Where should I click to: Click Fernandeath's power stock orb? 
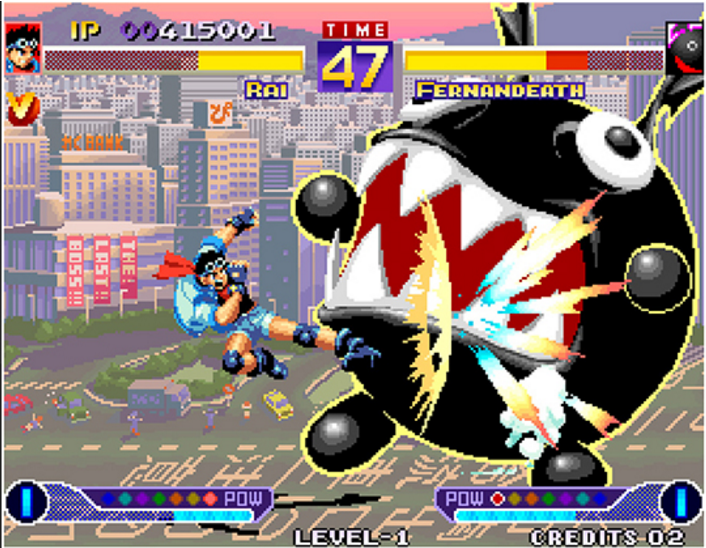[680, 500]
